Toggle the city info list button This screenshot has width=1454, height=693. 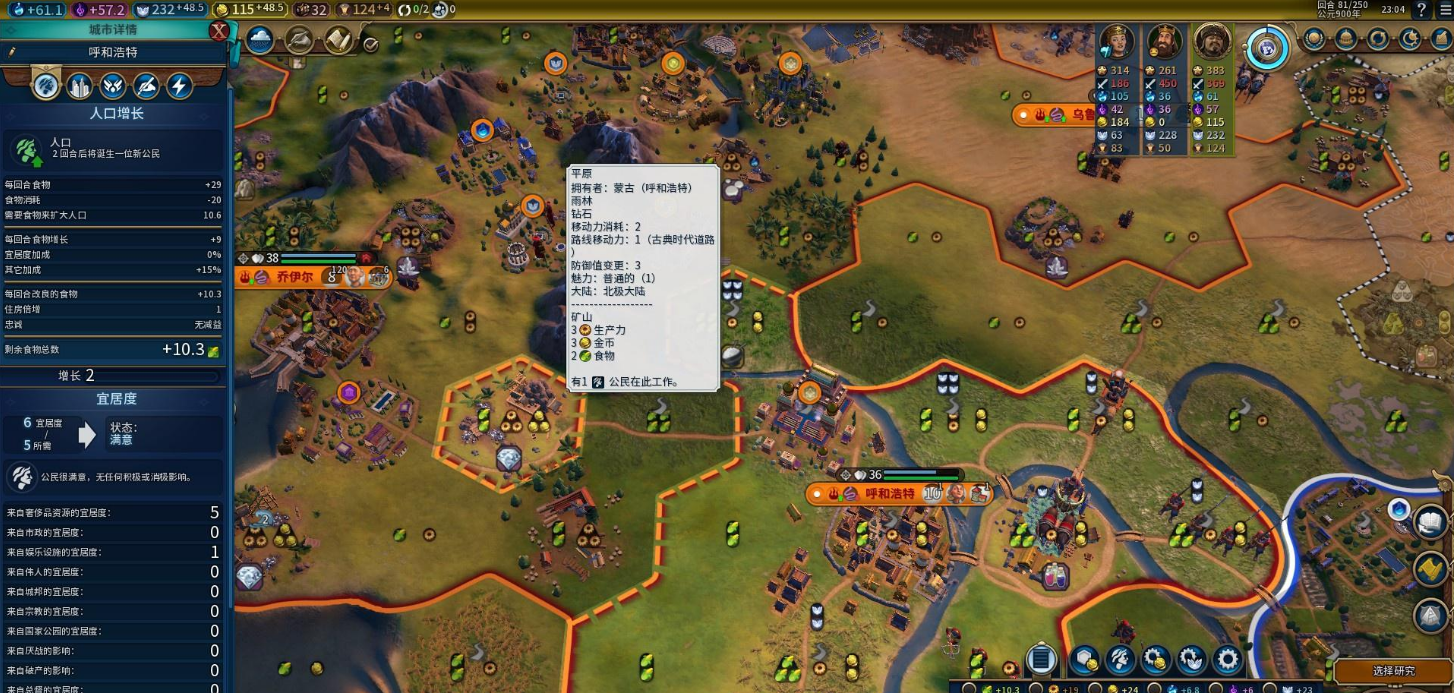[x=1041, y=659]
